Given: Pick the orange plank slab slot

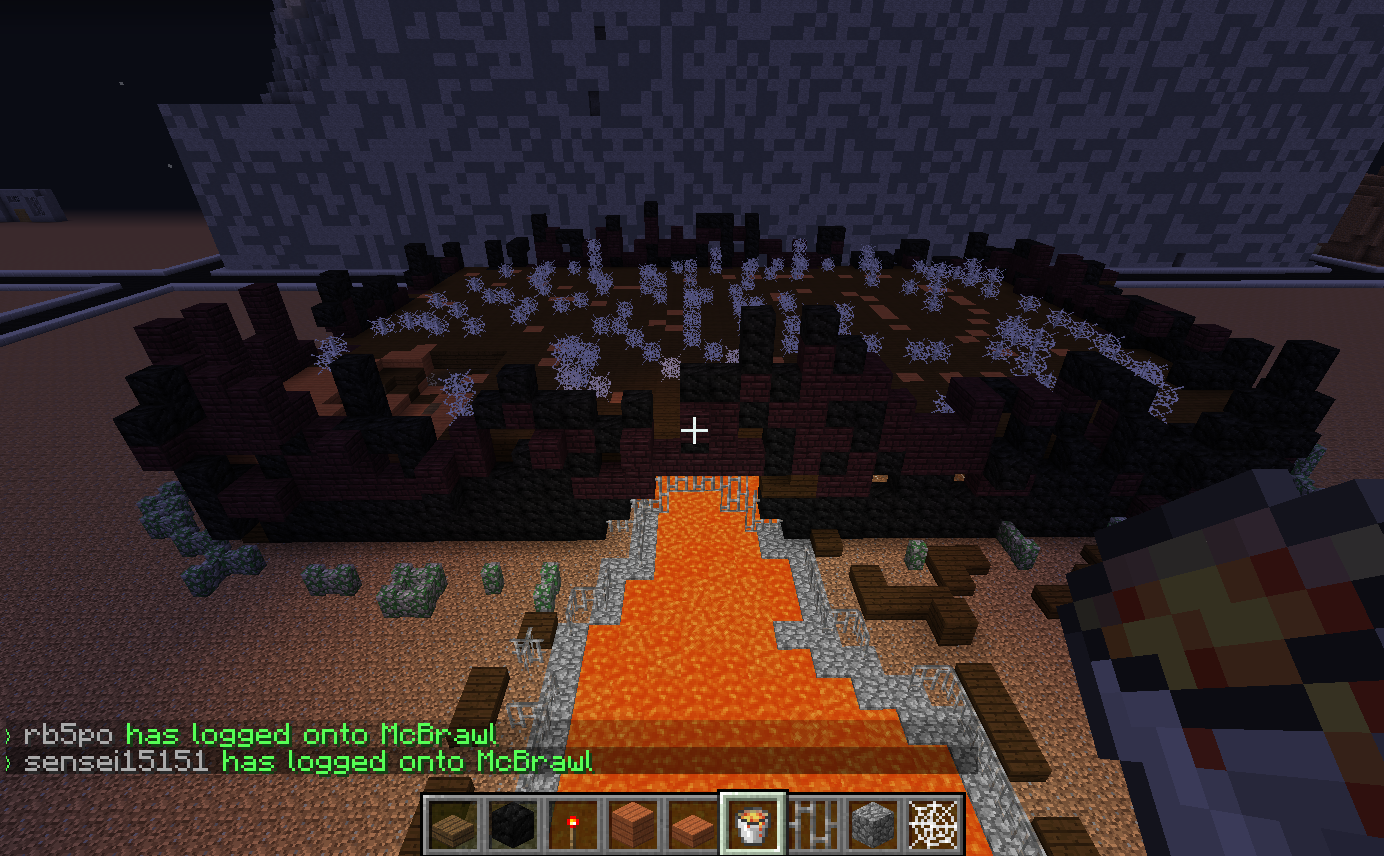Looking at the screenshot, I should click(x=693, y=826).
